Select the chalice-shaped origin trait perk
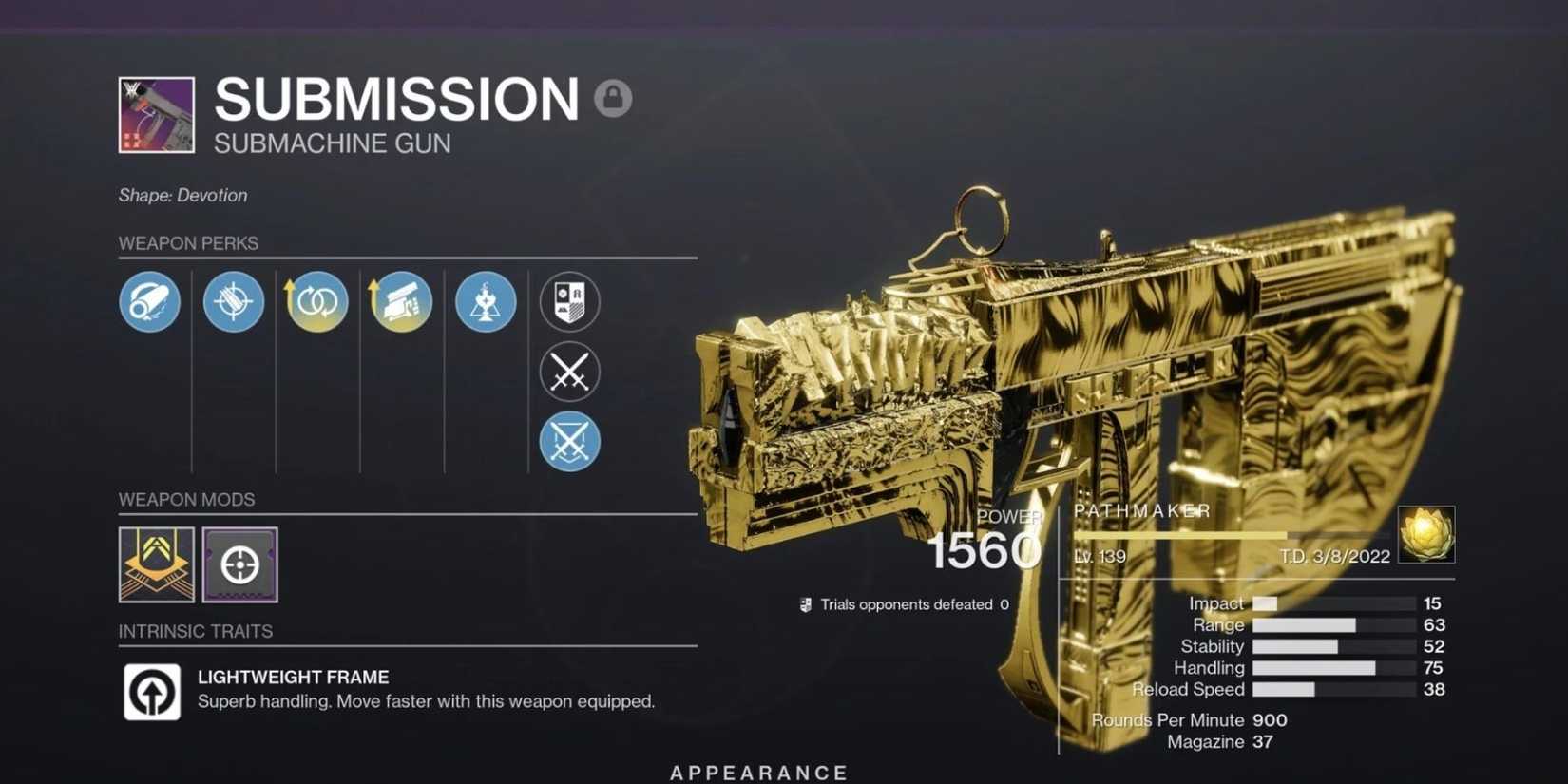Image resolution: width=1568 pixels, height=784 pixels. click(485, 302)
